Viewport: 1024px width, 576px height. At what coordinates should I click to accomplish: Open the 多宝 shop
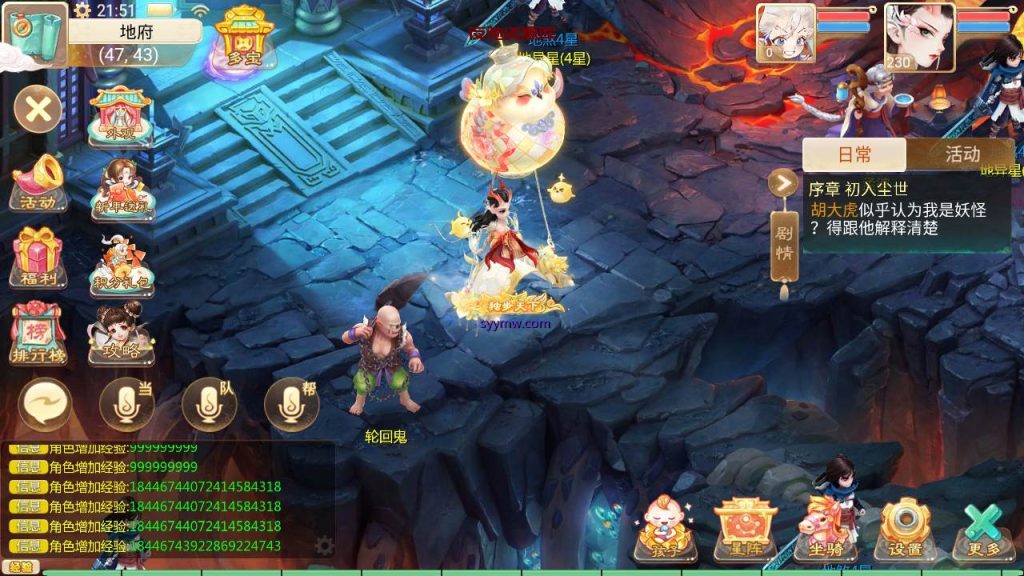point(241,40)
